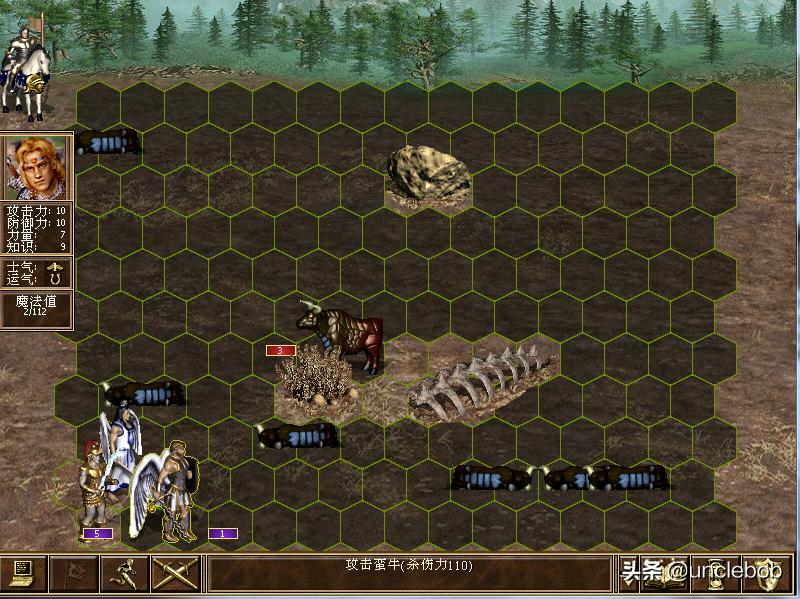Viewport: 800px width, 599px height.
Task: Open the system options computer button
Action: [x=24, y=574]
